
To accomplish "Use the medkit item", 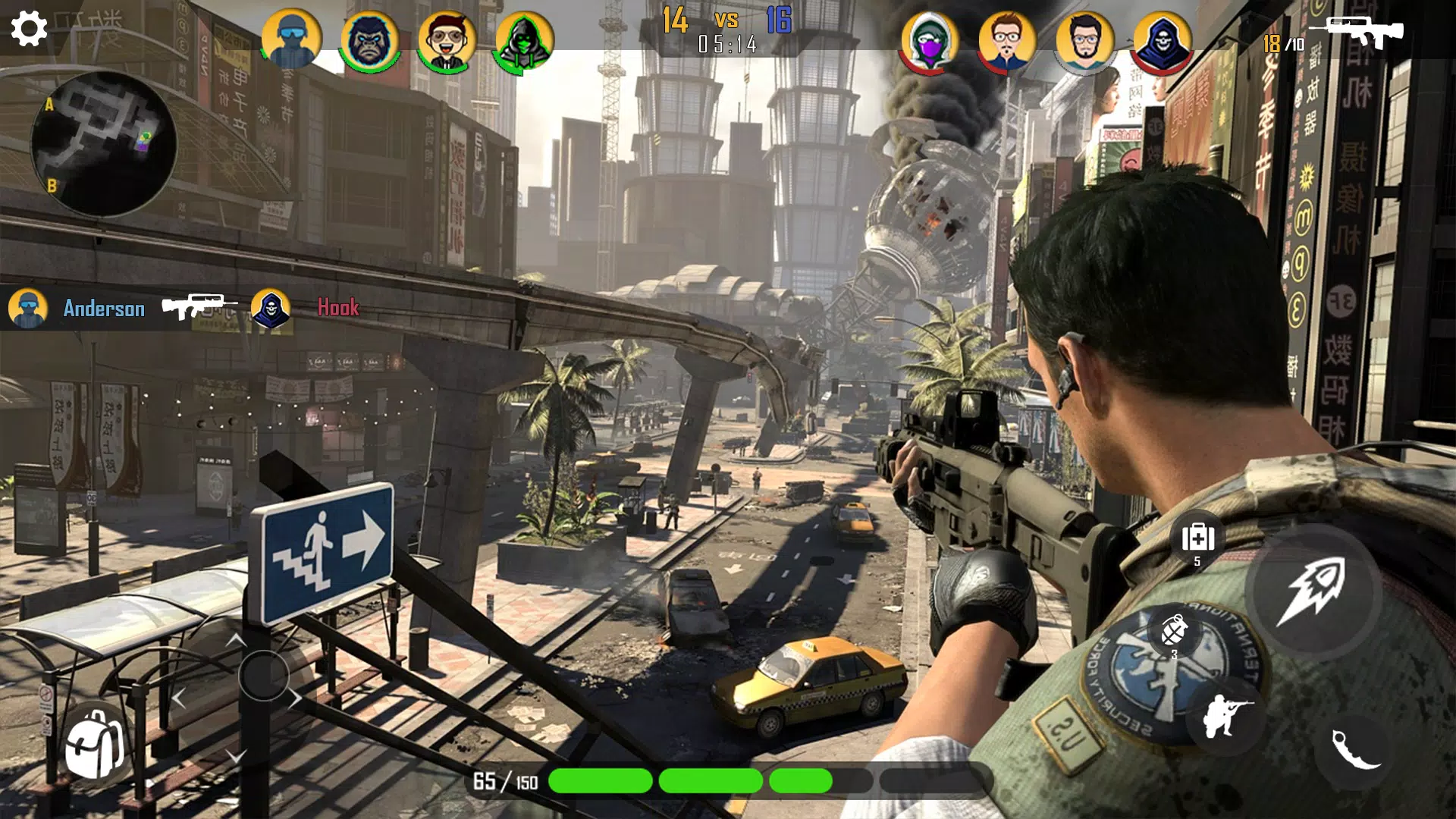I will click(1197, 538).
